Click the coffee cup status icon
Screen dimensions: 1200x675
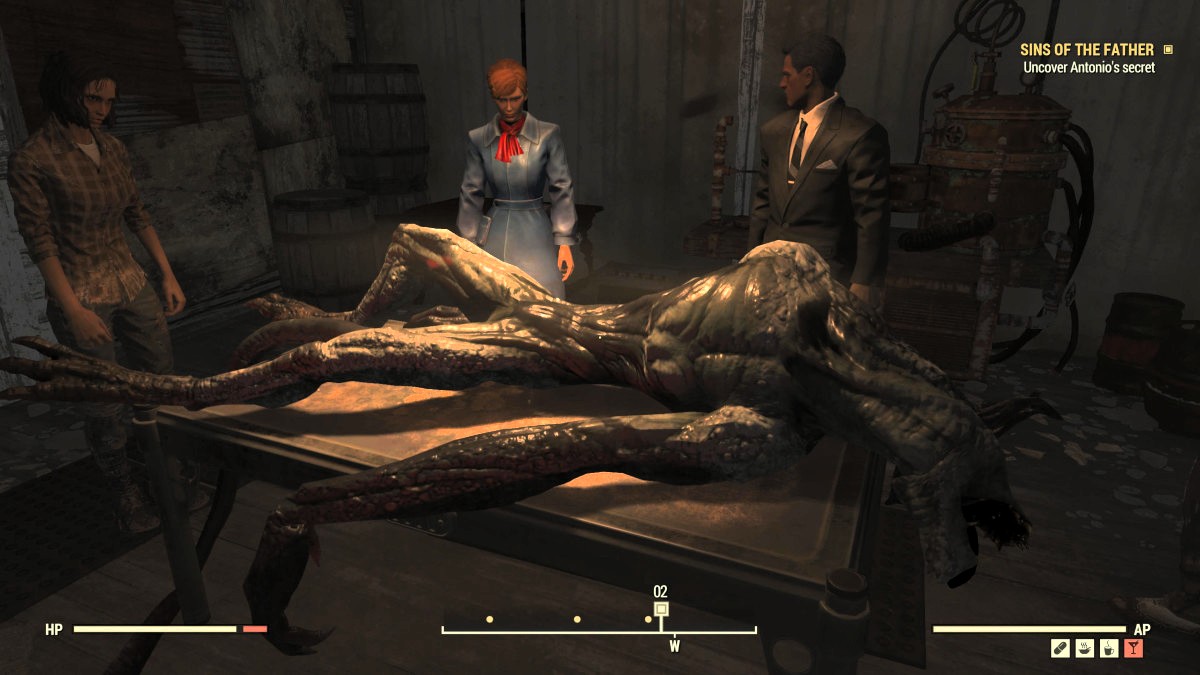(x=1109, y=648)
